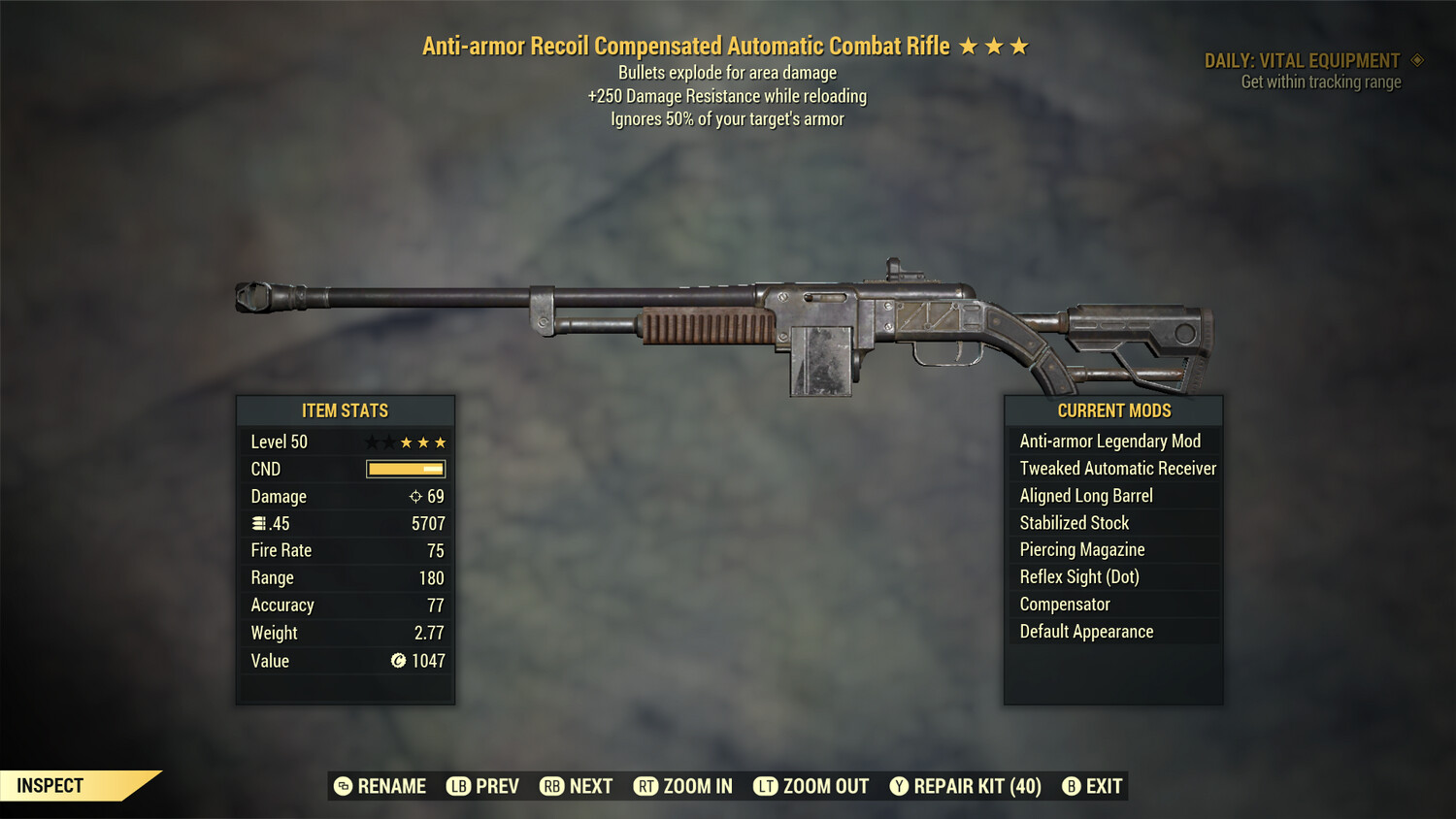Click the CND condition bar
Image resolution: width=1456 pixels, height=819 pixels.
click(405, 469)
